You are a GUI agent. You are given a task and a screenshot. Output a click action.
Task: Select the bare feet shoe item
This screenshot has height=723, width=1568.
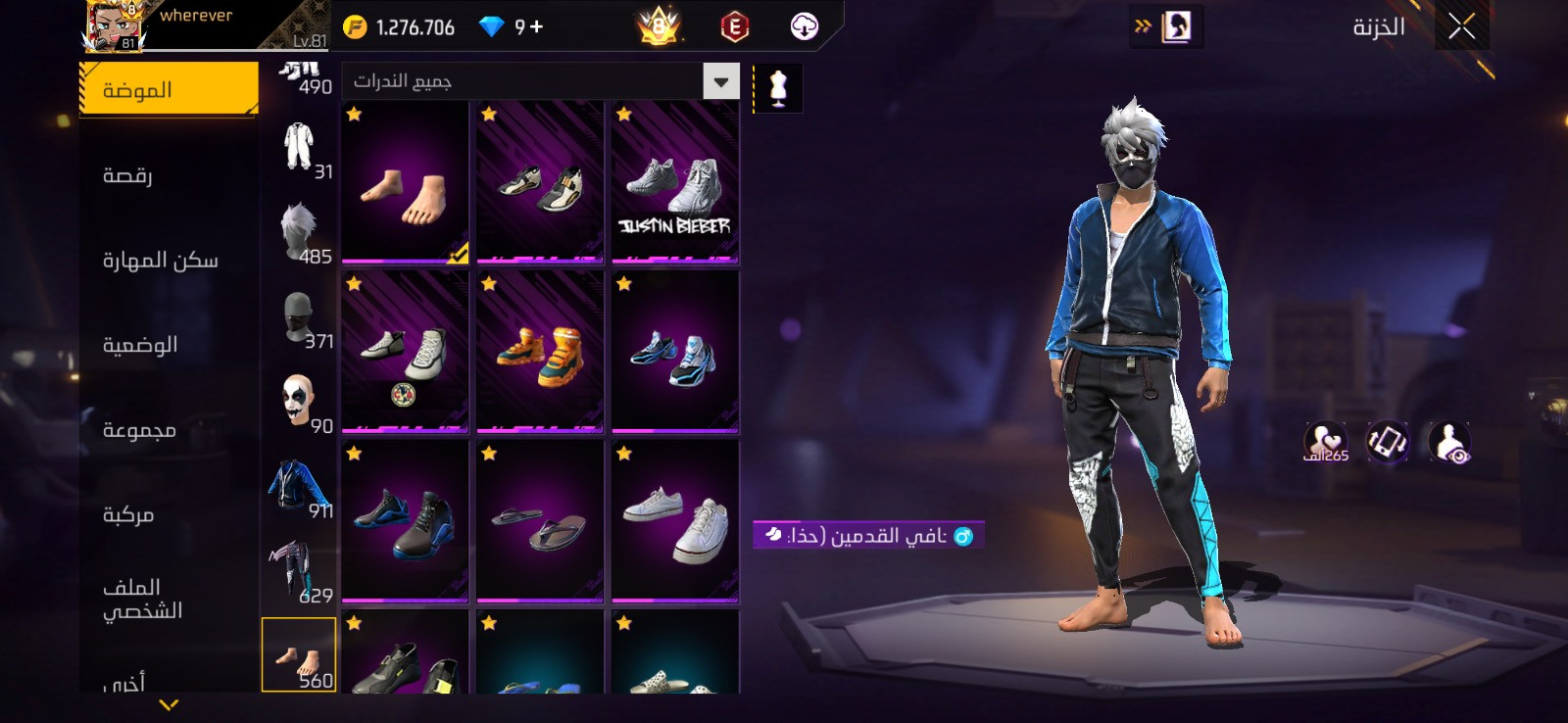[x=405, y=183]
